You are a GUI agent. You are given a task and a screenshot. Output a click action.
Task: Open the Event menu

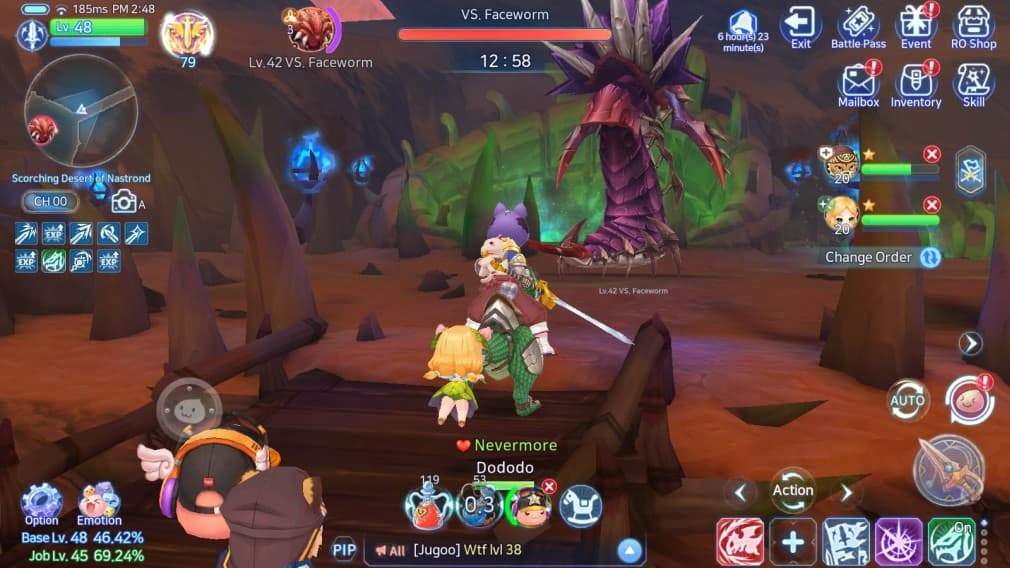[x=916, y=26]
